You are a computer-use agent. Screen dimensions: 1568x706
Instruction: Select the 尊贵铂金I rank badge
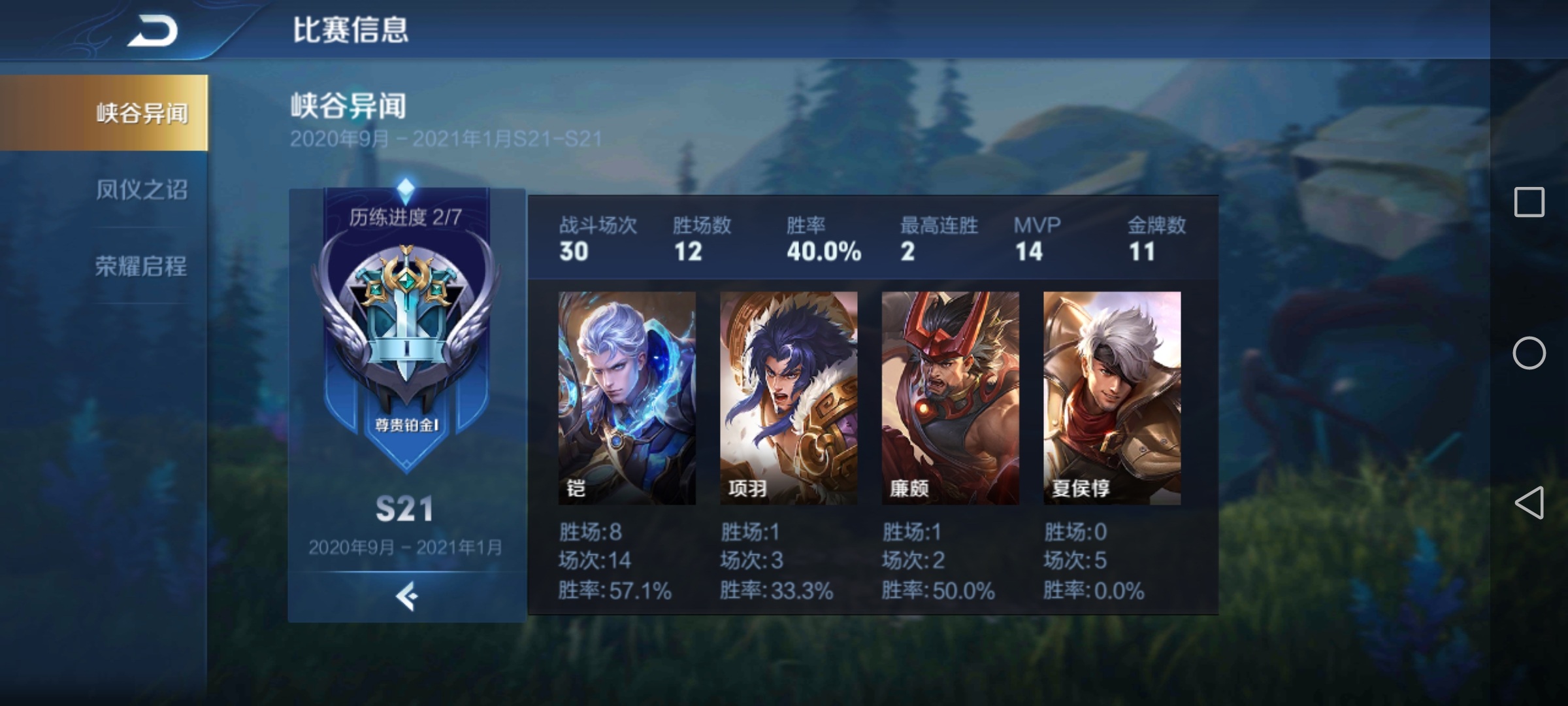(x=406, y=333)
